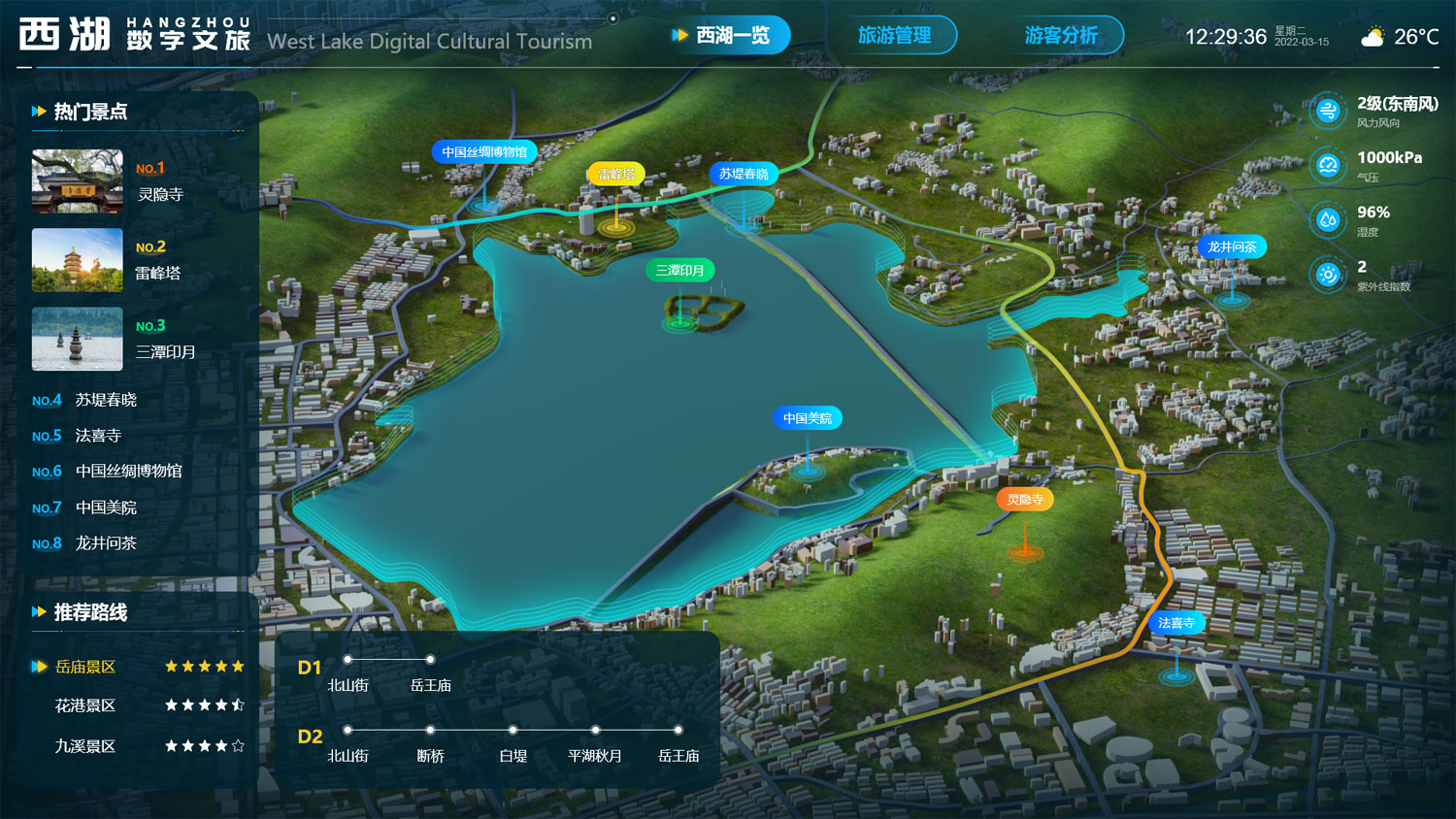Click the orange 灵隐寺 map marker
Screen dimensions: 1456x819
coord(1025,500)
